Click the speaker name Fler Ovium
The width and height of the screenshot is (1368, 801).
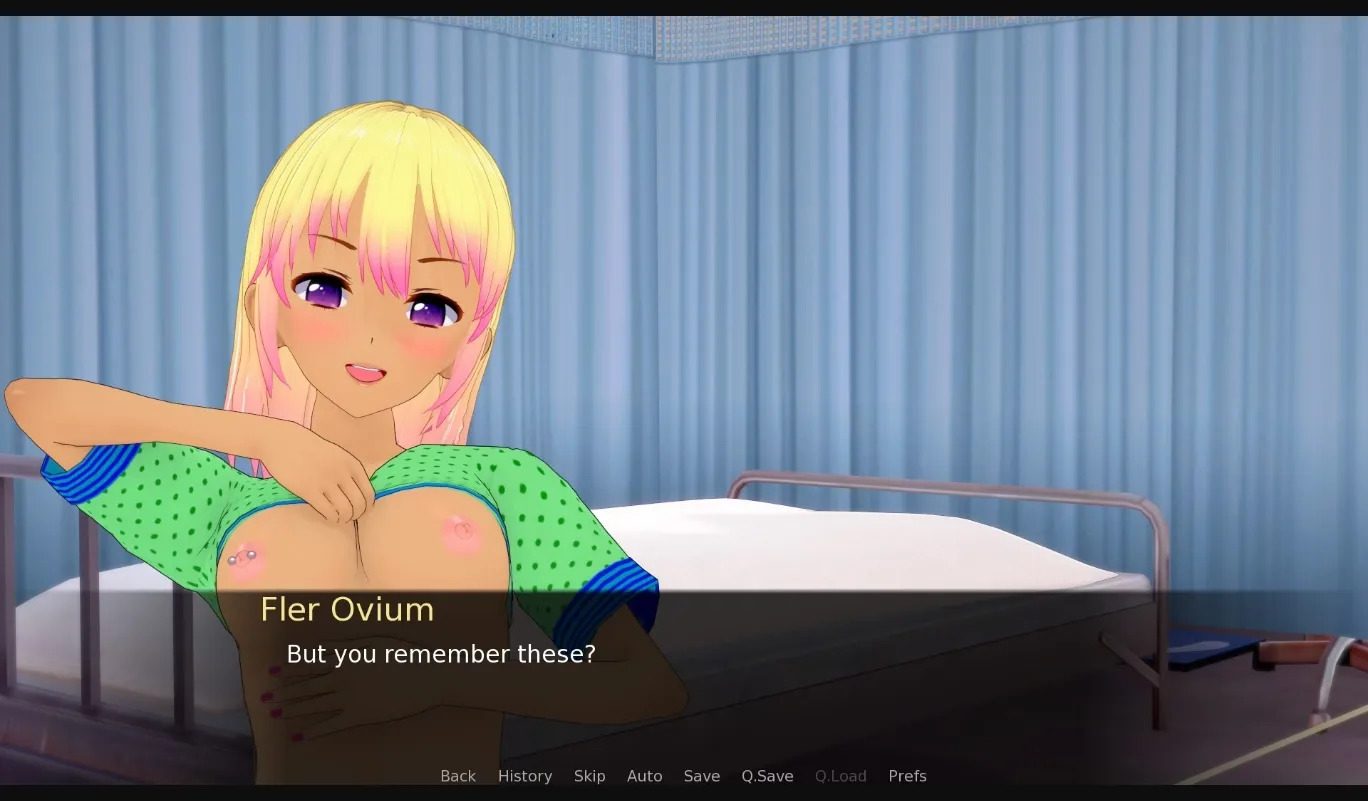coord(347,610)
